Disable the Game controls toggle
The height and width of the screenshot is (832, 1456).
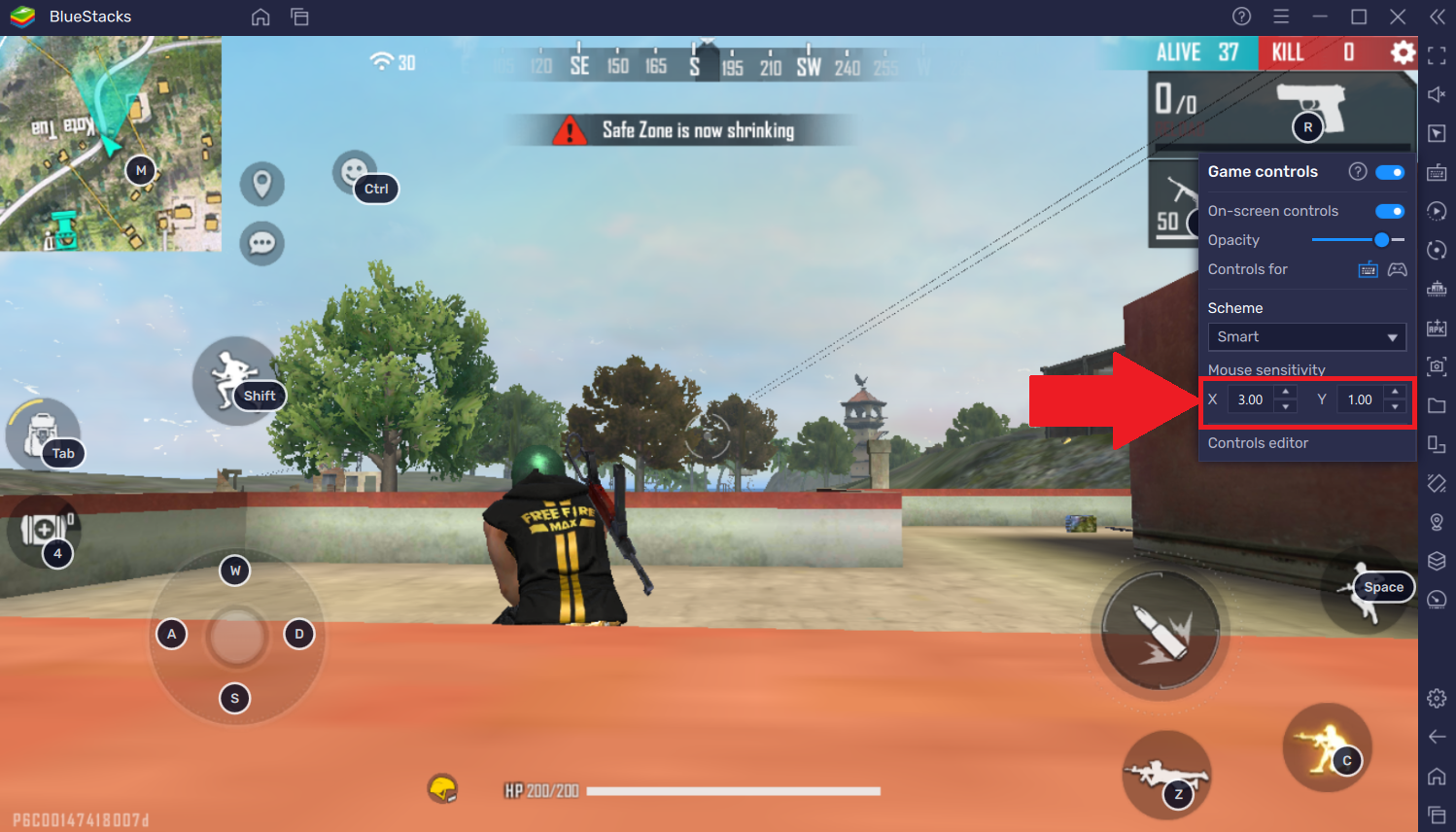pos(1391,171)
